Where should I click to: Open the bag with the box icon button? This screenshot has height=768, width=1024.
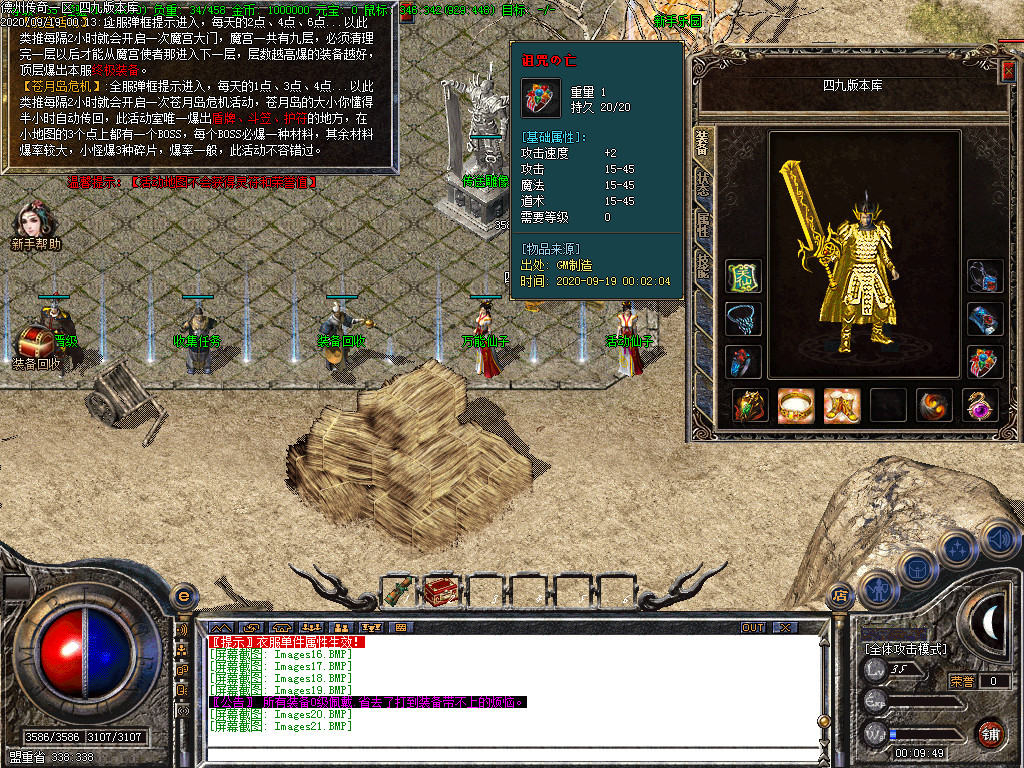(915, 568)
